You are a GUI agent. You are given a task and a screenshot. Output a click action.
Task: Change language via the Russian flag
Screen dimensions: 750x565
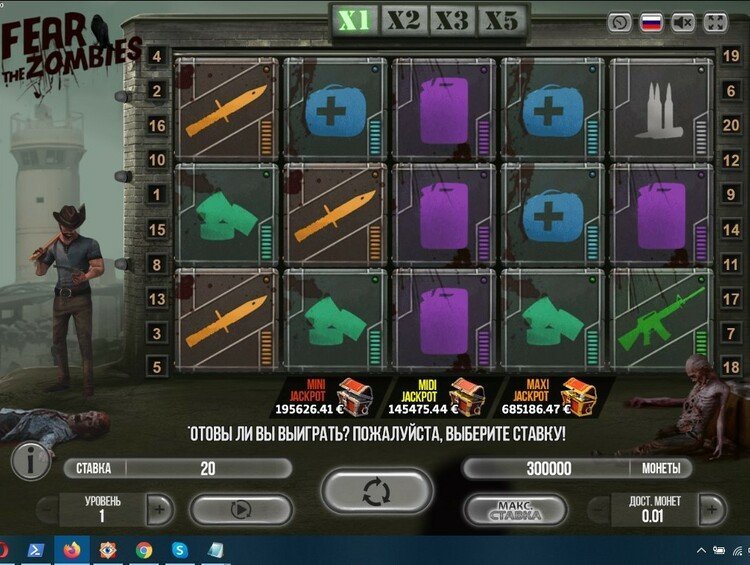click(x=651, y=22)
